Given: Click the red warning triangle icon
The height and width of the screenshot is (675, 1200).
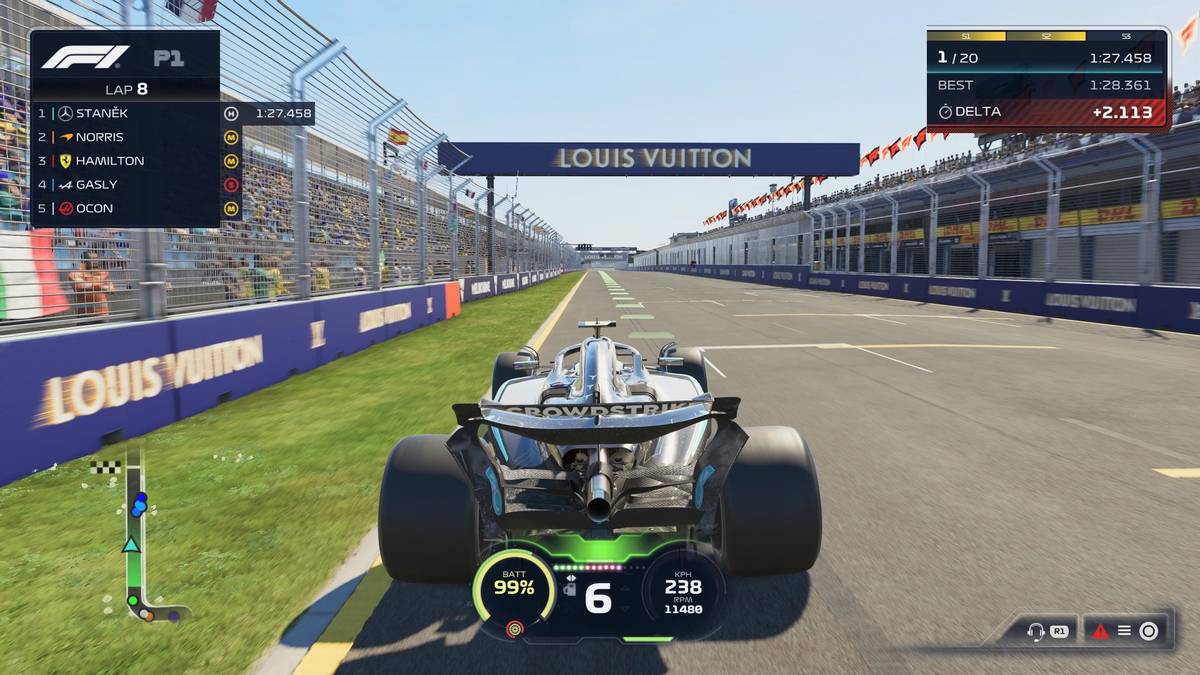Looking at the screenshot, I should [x=1101, y=631].
